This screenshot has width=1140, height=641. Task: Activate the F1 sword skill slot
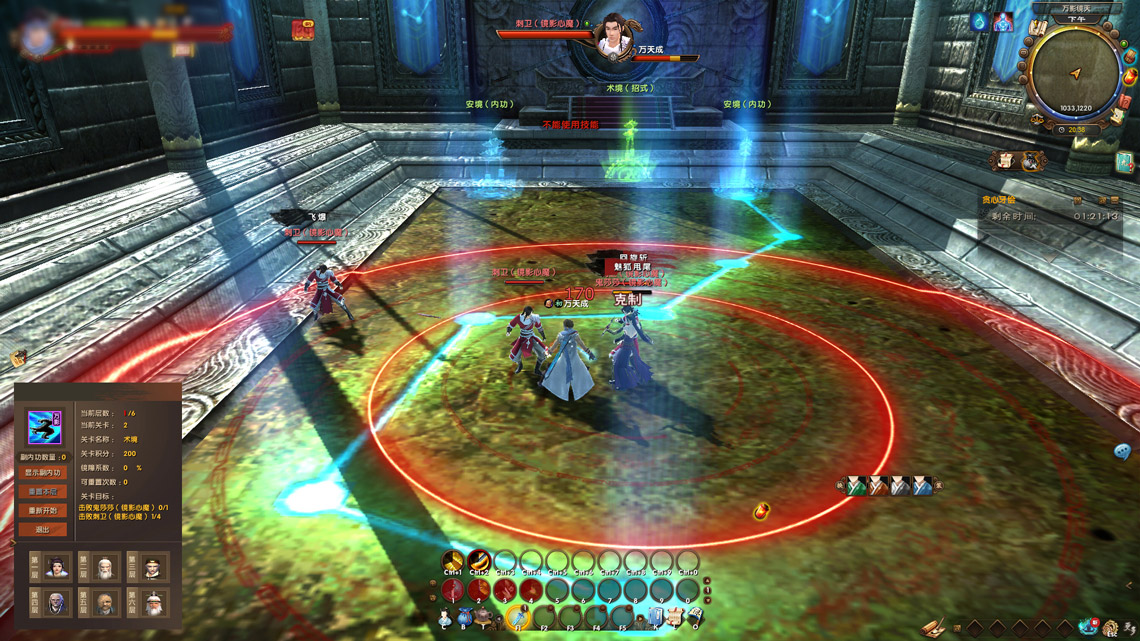518,616
